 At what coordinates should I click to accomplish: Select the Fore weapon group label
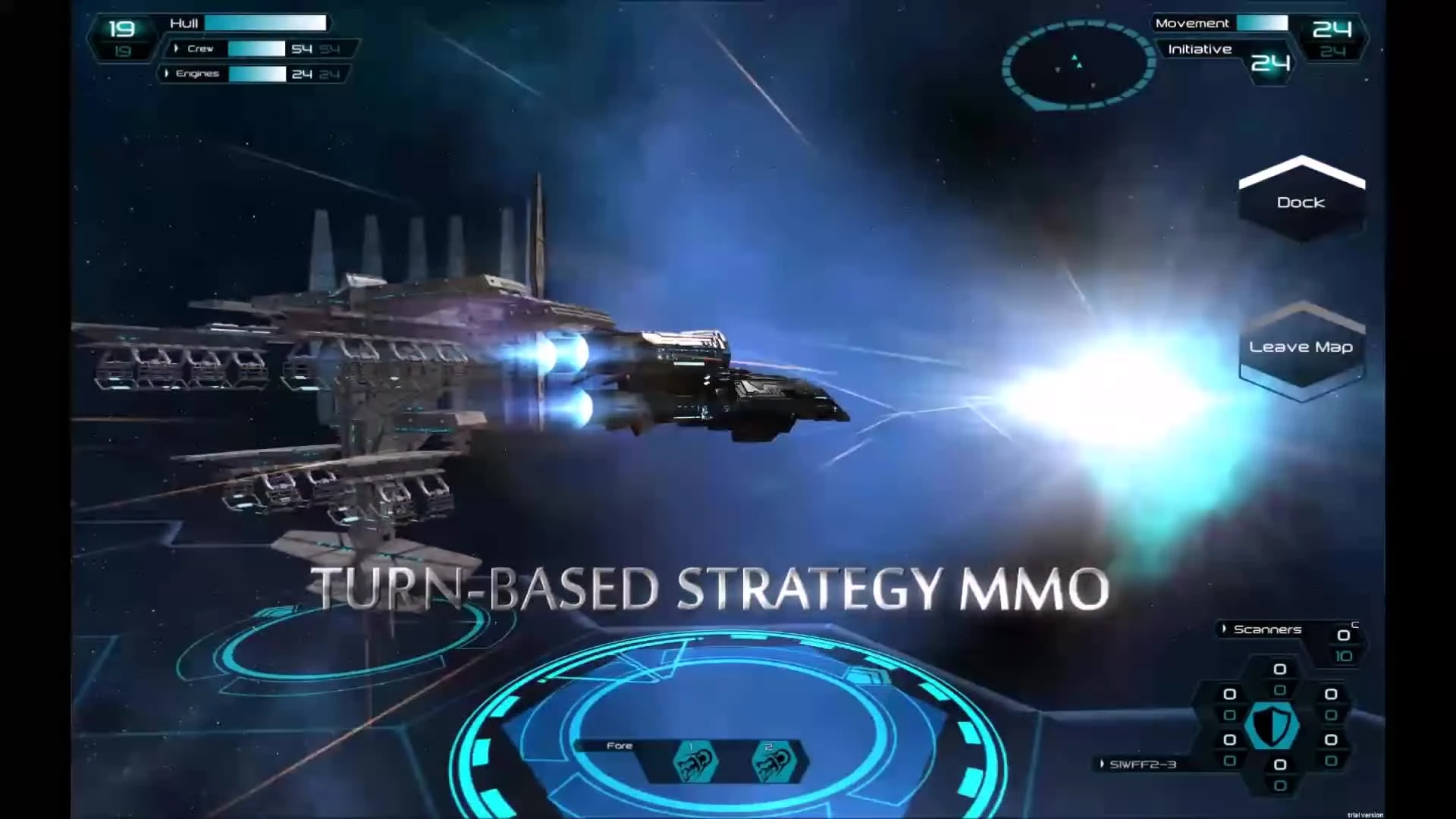619,745
